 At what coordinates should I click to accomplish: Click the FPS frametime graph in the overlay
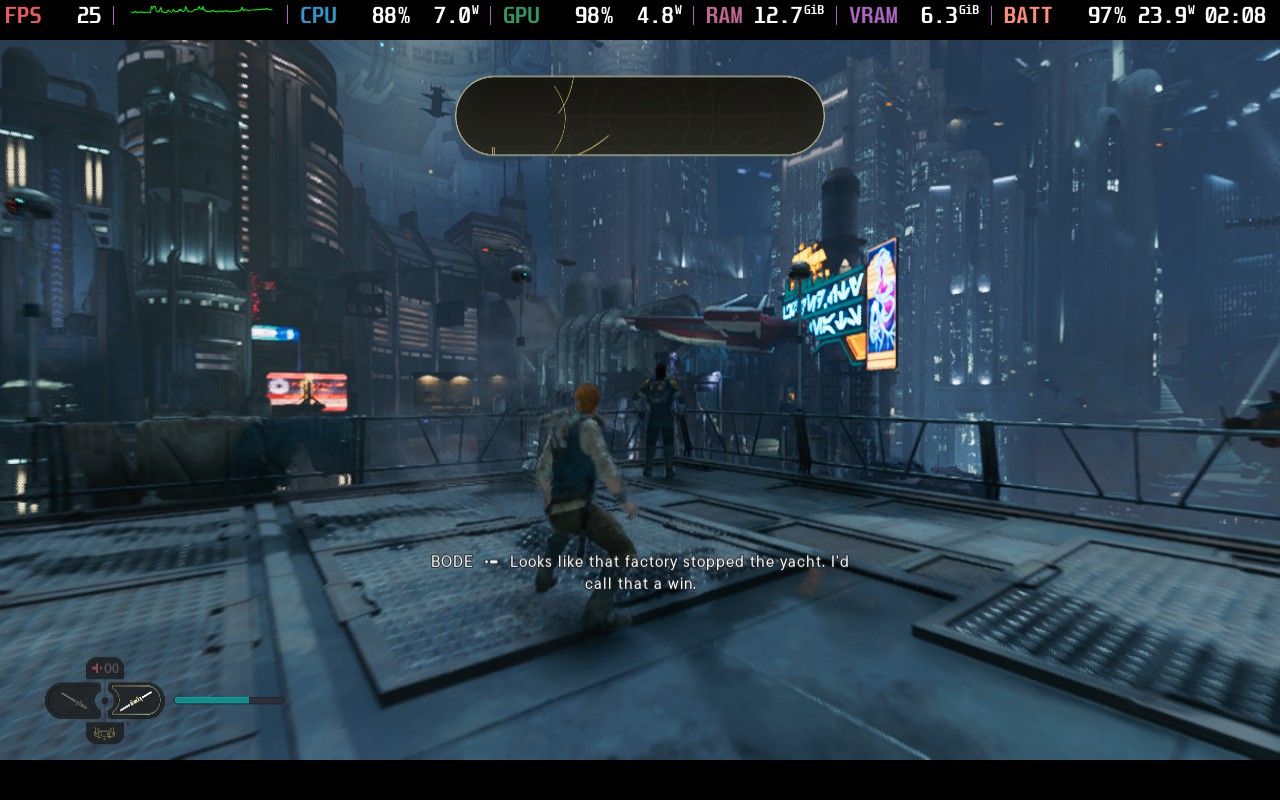coord(200,14)
